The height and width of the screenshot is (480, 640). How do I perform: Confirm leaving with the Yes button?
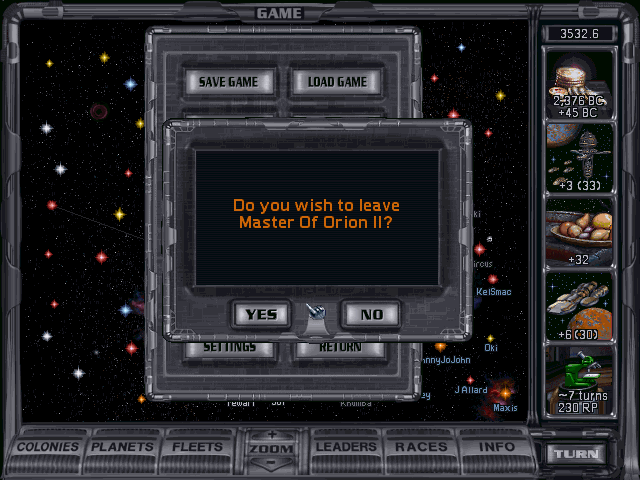[261, 314]
